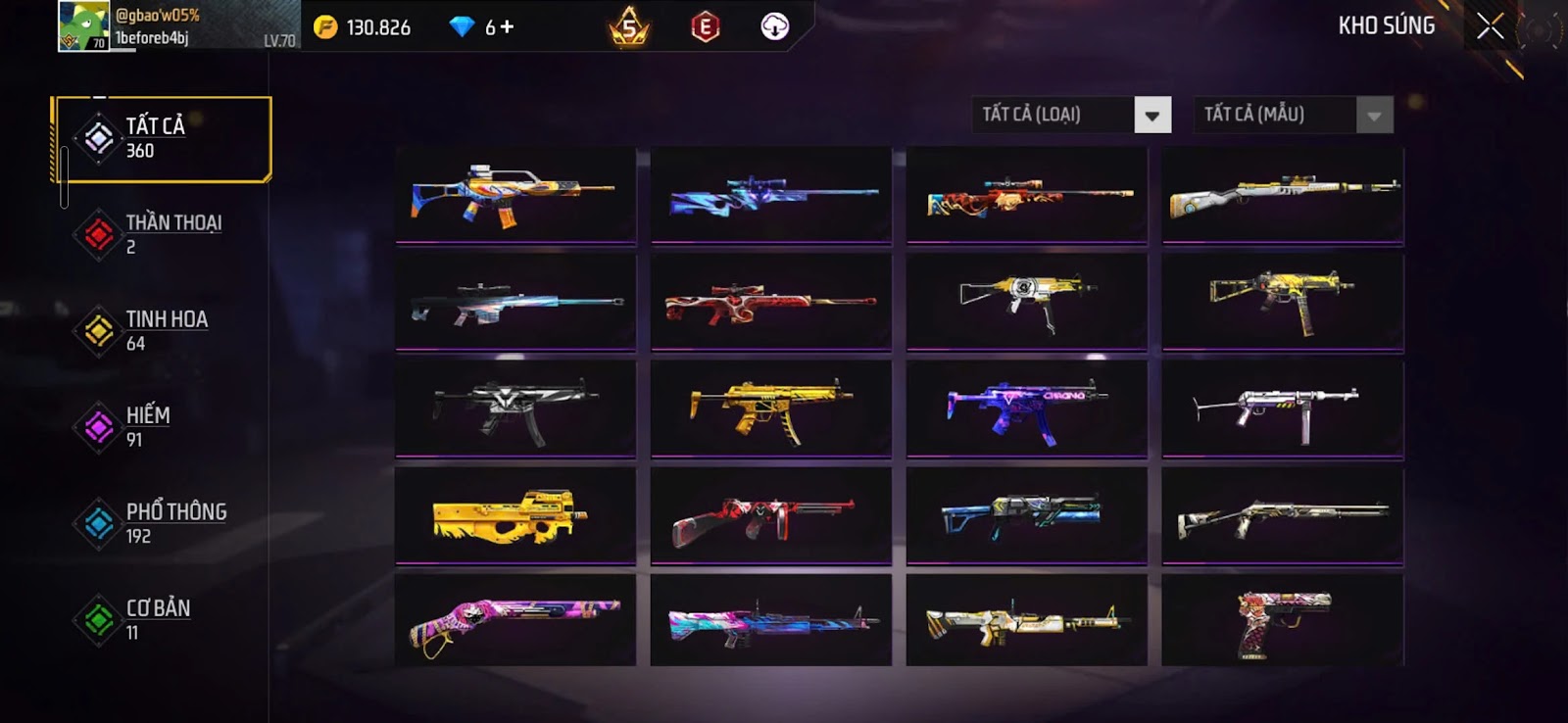Pick the red Thompson skin
1568x723 pixels.
click(x=770, y=515)
